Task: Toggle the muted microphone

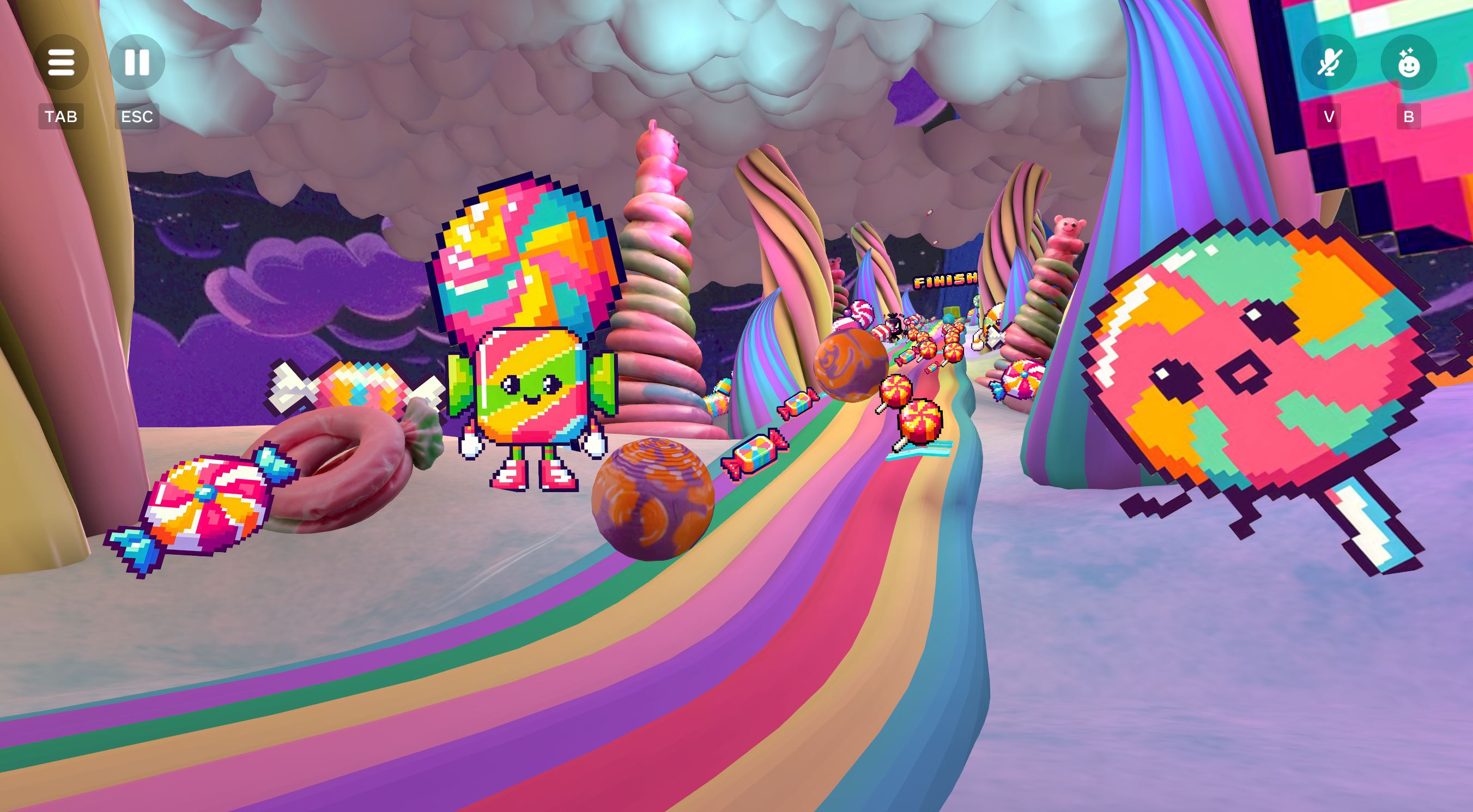Action: tap(1329, 62)
